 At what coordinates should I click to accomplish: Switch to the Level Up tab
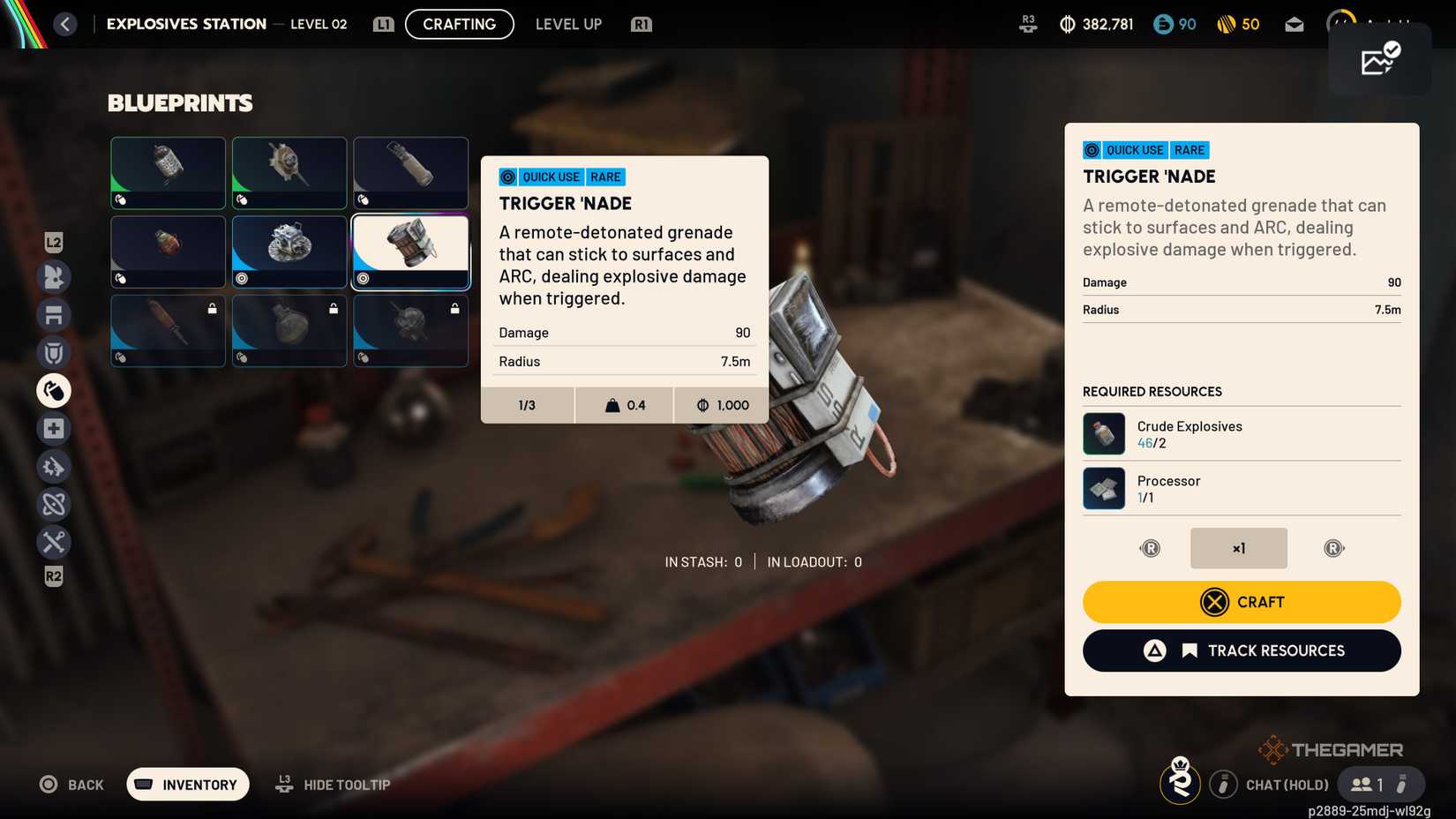coord(568,24)
